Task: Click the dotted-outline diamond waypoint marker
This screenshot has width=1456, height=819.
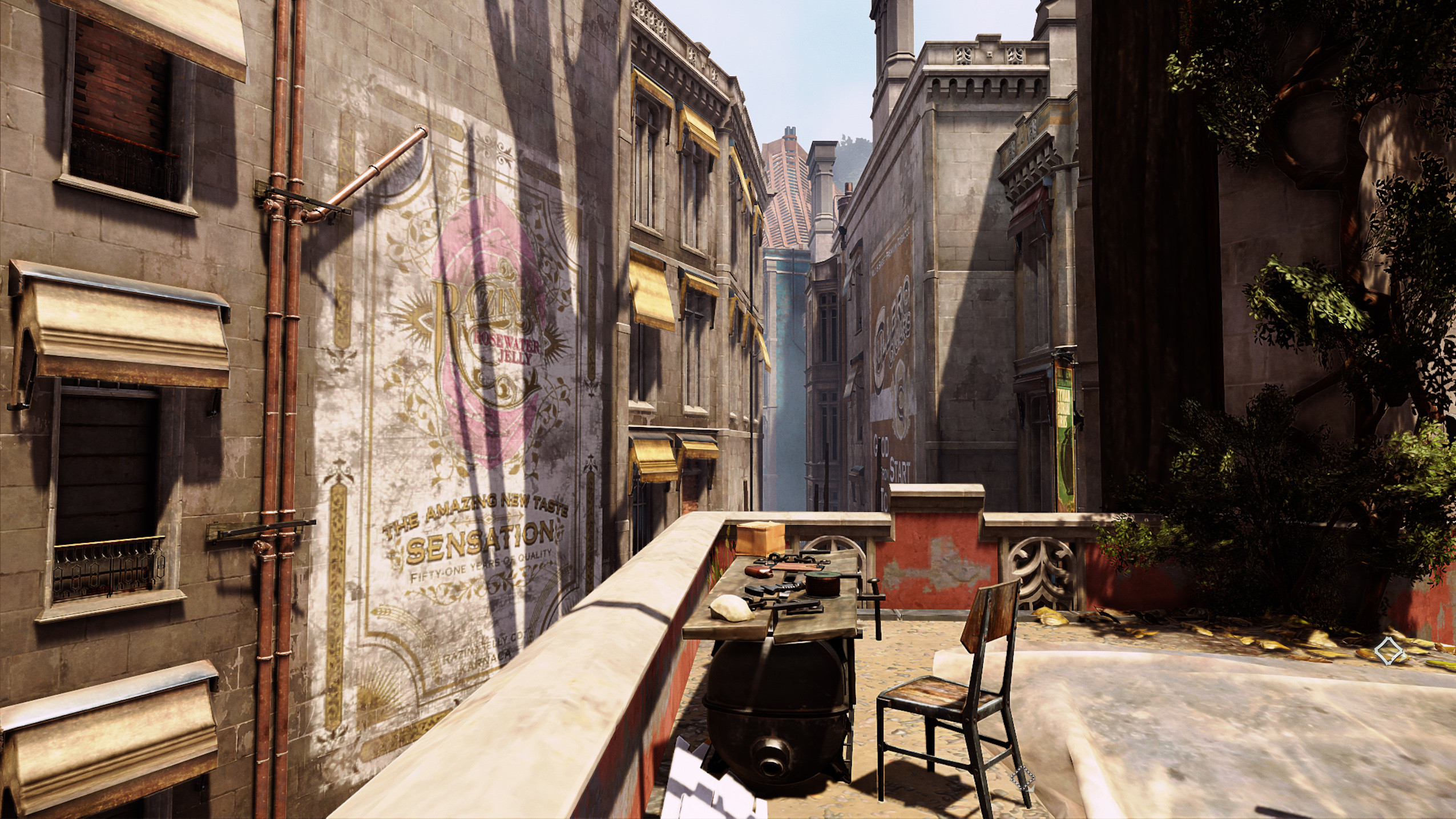Action: pyautogui.click(x=1023, y=777)
